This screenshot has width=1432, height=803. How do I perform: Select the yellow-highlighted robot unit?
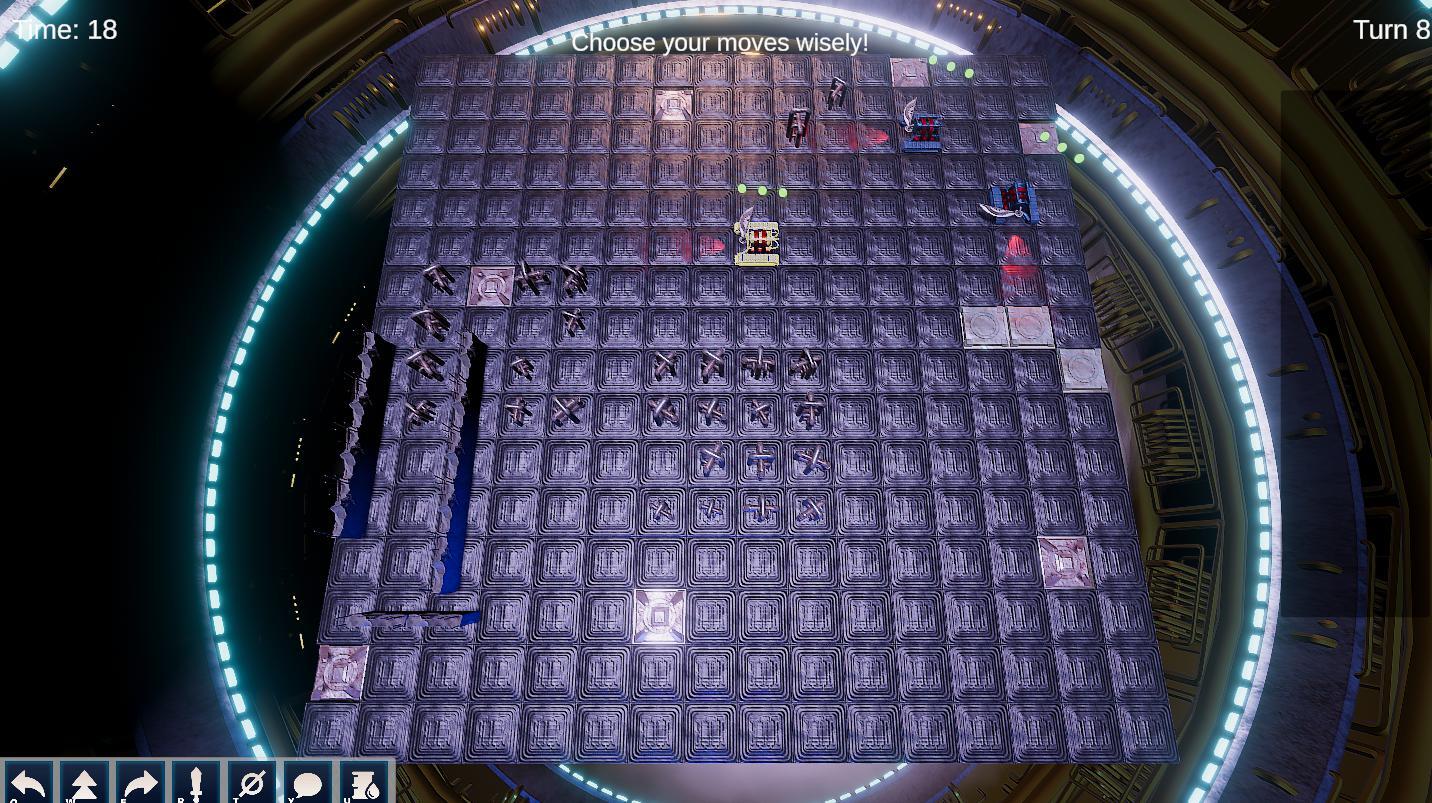(758, 242)
